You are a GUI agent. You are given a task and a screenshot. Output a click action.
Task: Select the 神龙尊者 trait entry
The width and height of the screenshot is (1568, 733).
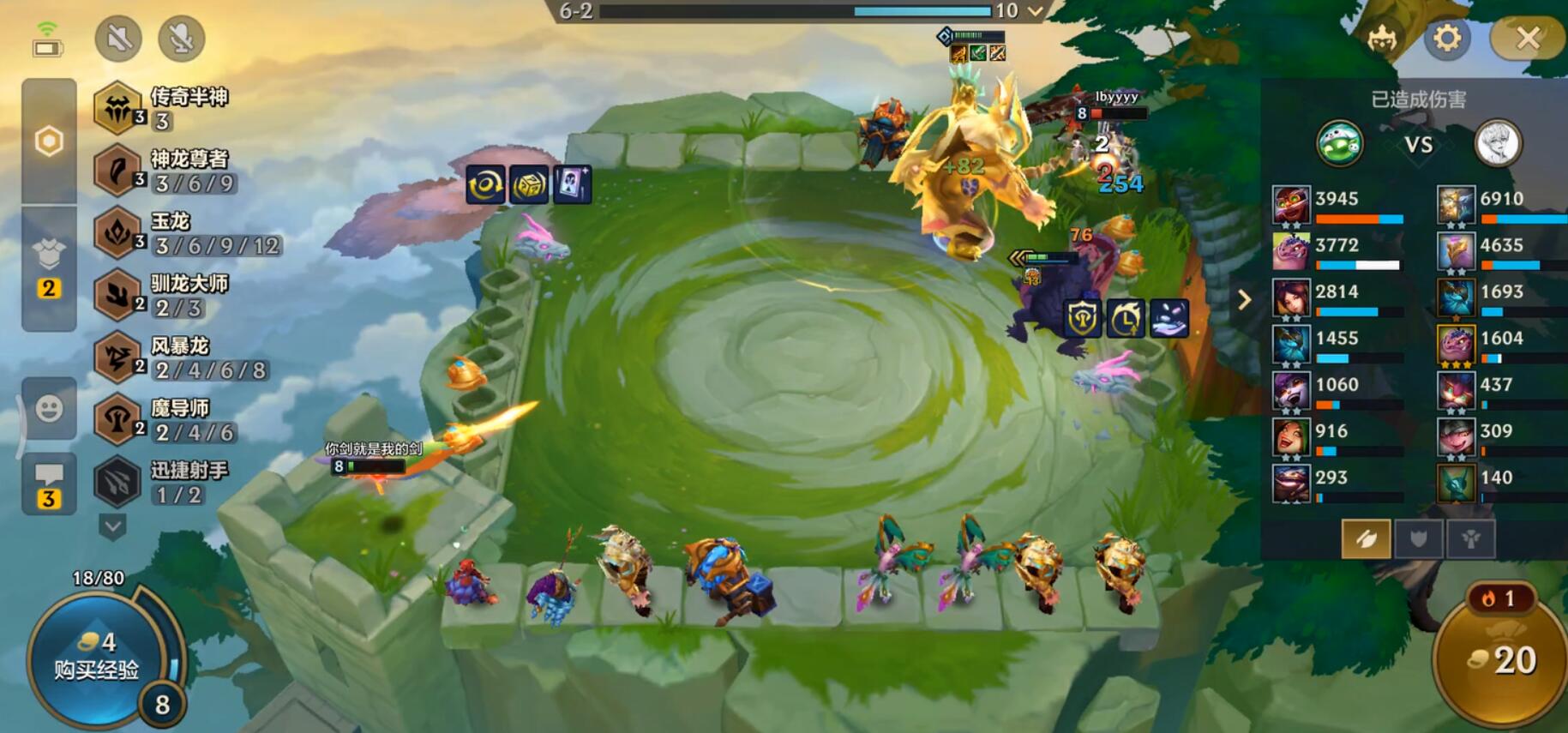click(x=165, y=171)
